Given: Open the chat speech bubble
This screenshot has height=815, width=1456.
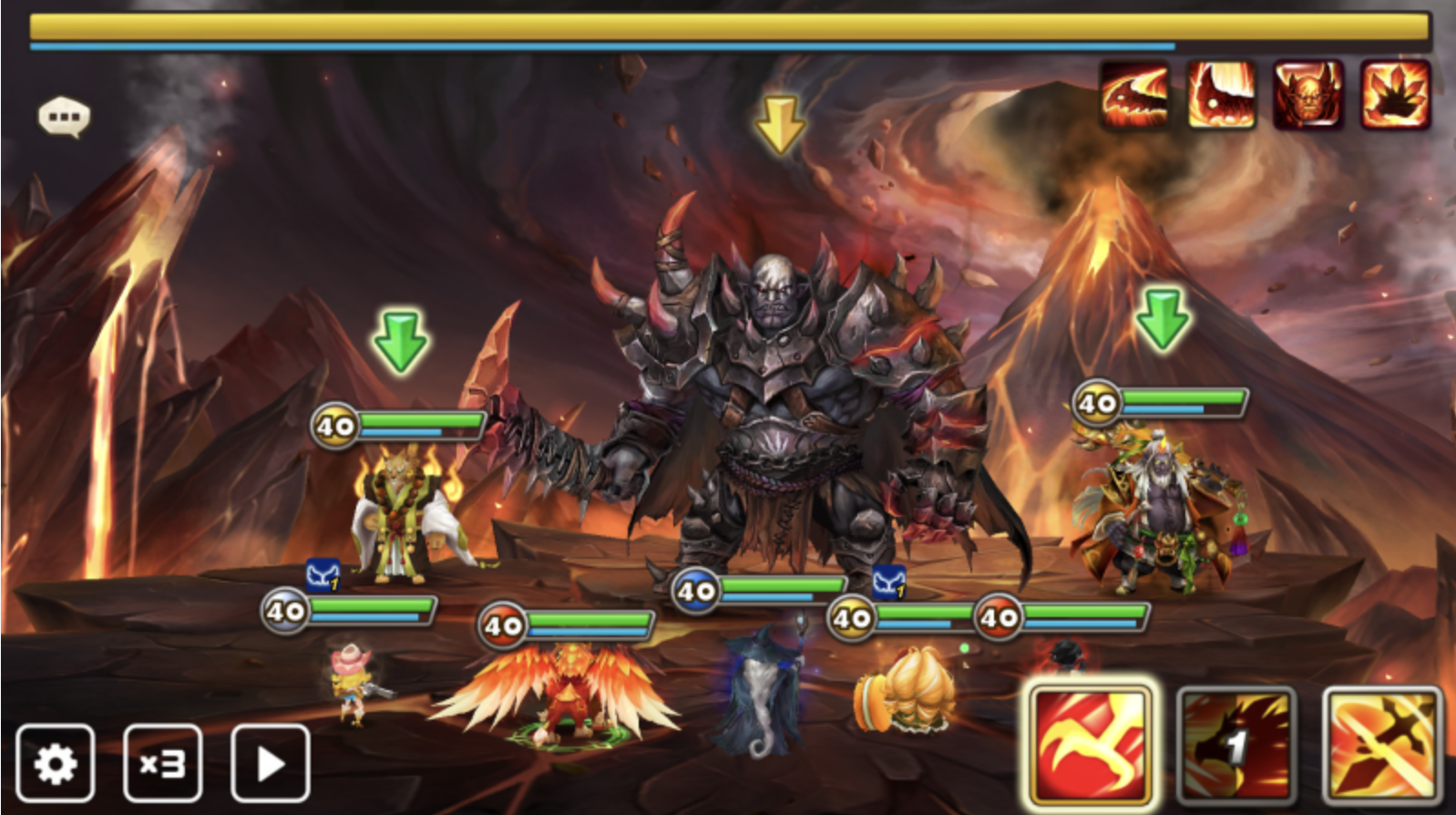Looking at the screenshot, I should [x=64, y=117].
